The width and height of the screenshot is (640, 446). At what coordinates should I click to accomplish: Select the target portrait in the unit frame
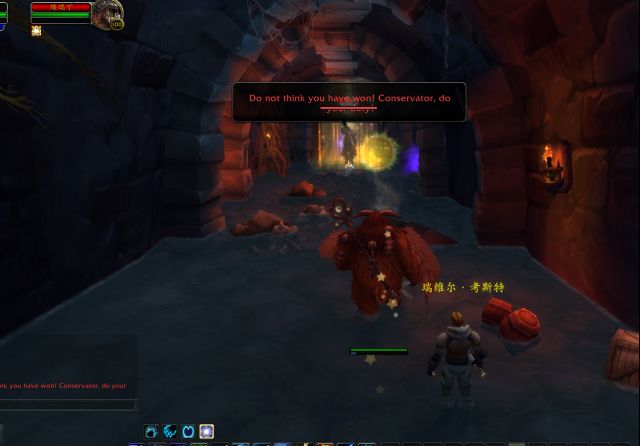click(105, 13)
